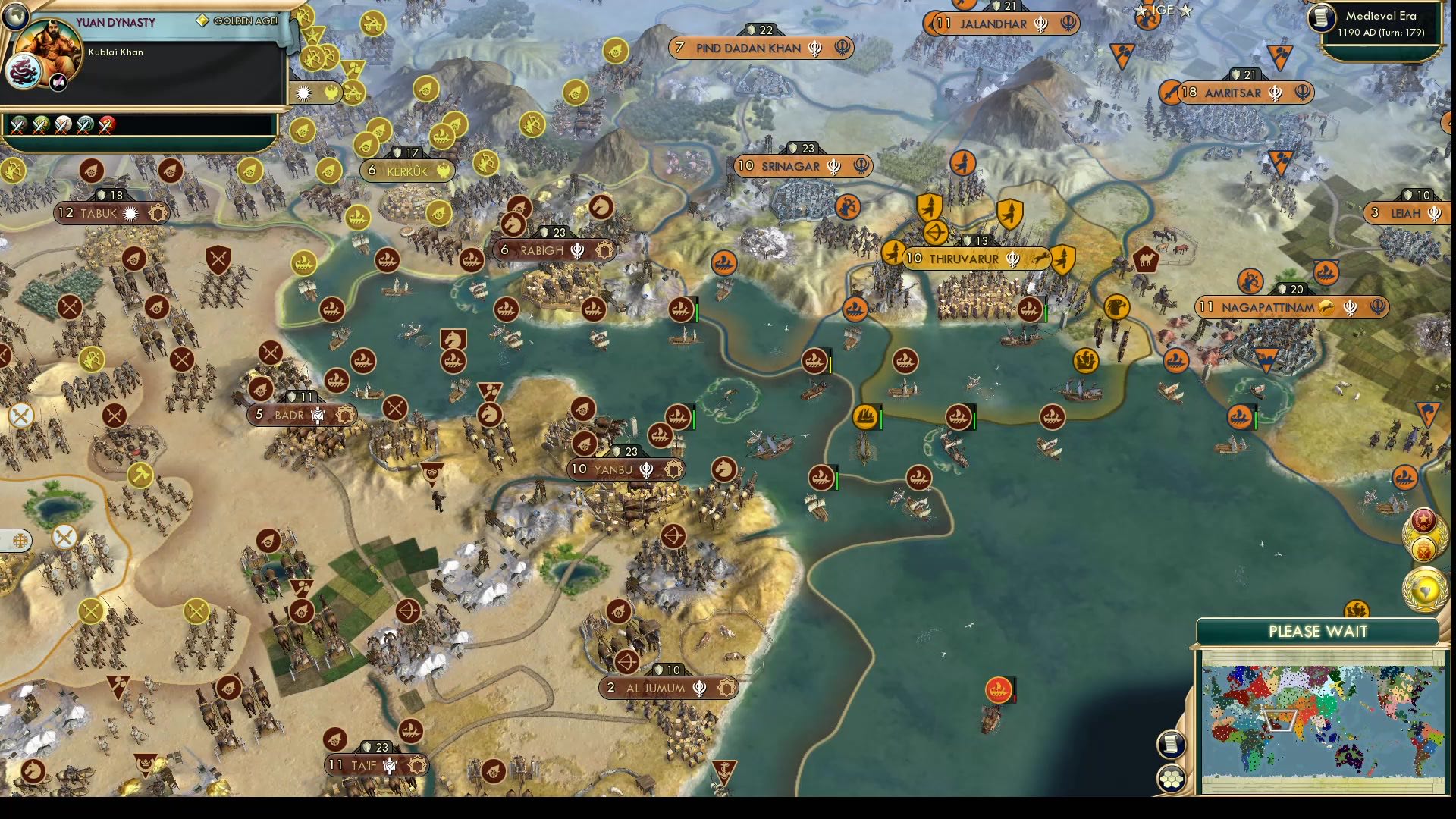
Task: Toggle the muted speaker icon on the leader portrait
Action: (x=58, y=82)
